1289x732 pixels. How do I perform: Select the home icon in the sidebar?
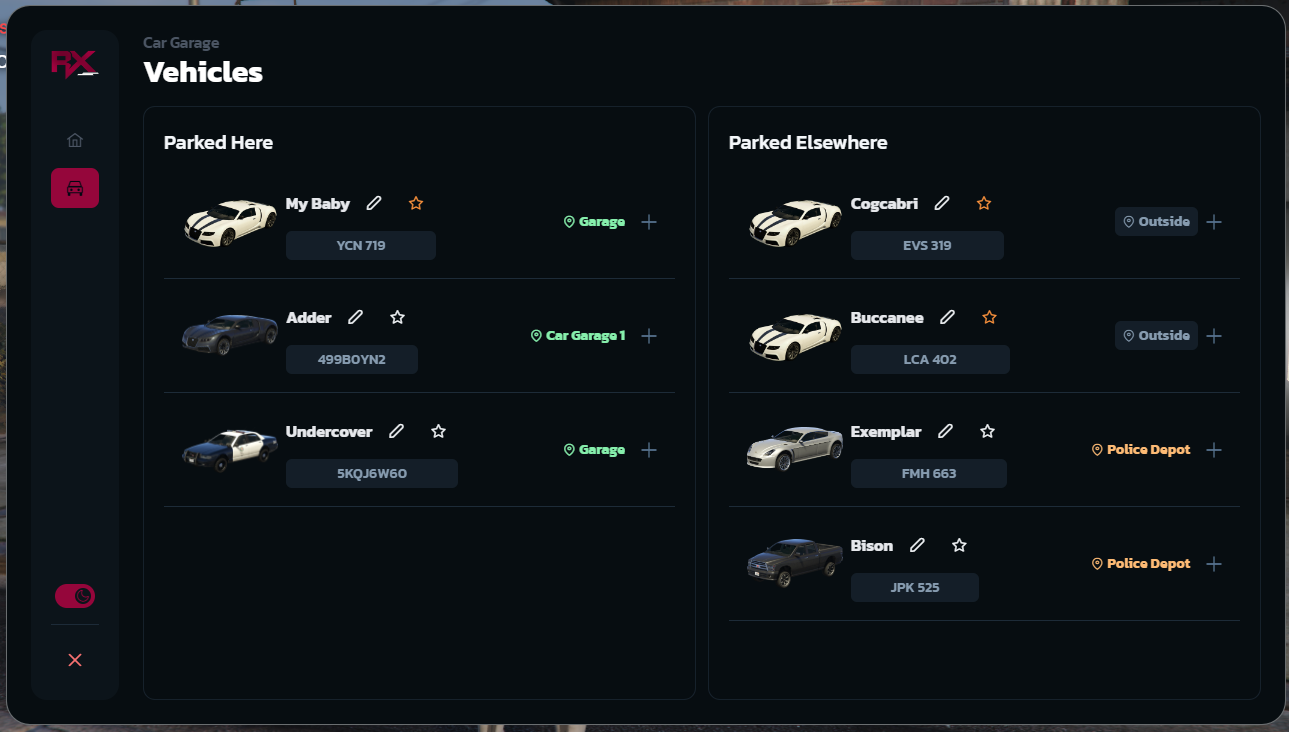pyautogui.click(x=75, y=140)
